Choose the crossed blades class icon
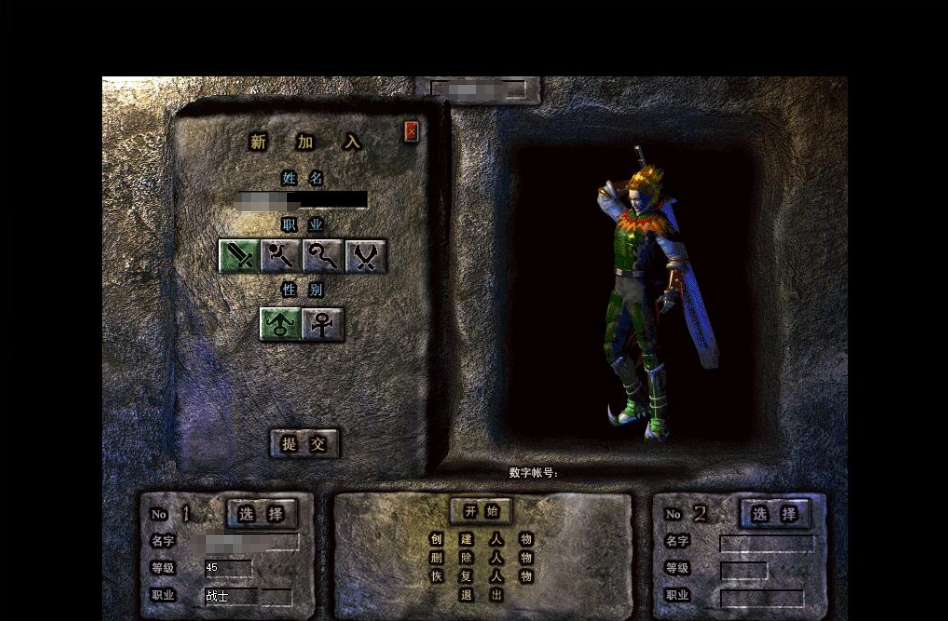 [365, 256]
